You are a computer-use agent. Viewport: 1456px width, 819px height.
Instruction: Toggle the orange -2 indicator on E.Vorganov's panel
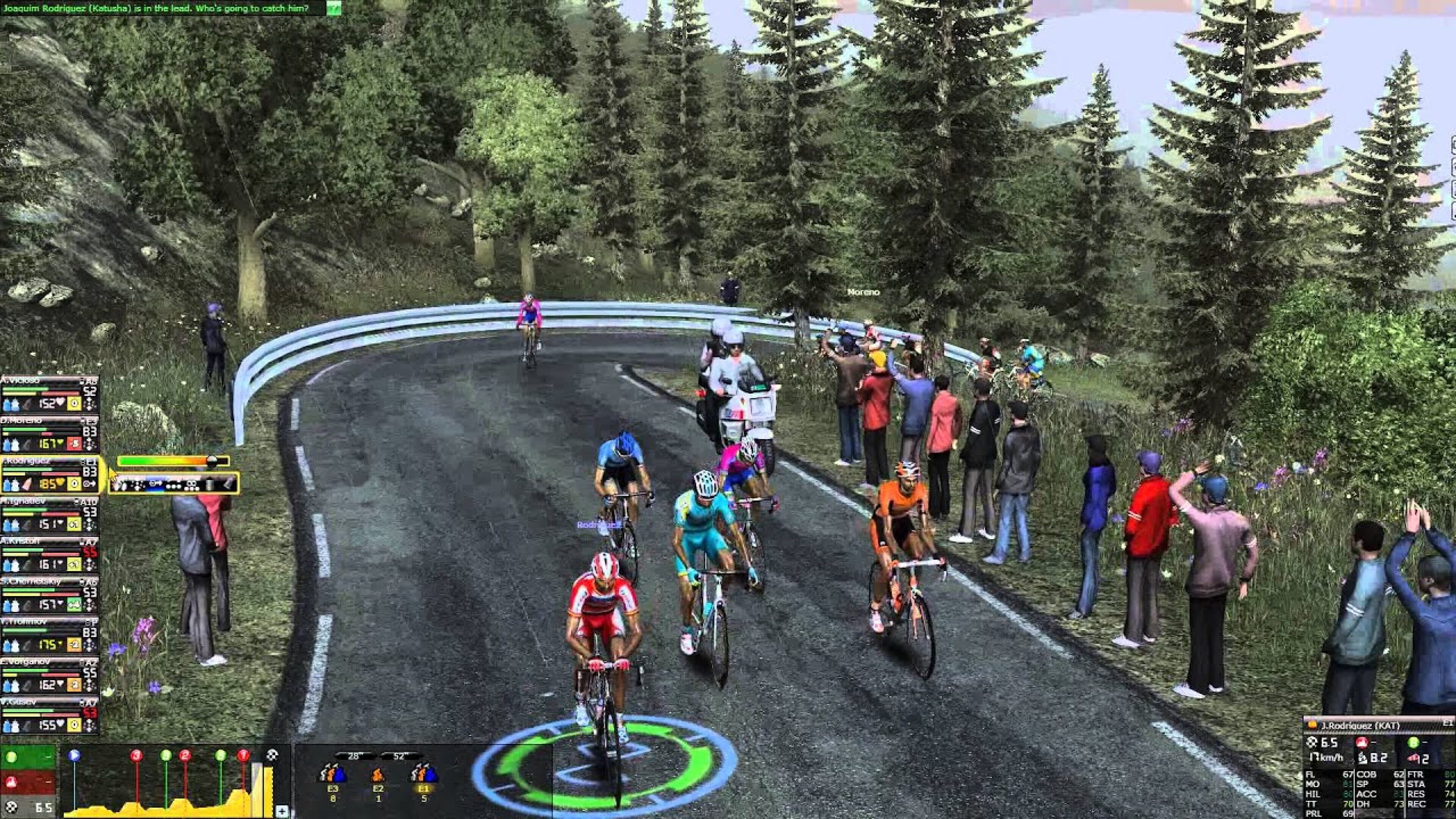[74, 684]
